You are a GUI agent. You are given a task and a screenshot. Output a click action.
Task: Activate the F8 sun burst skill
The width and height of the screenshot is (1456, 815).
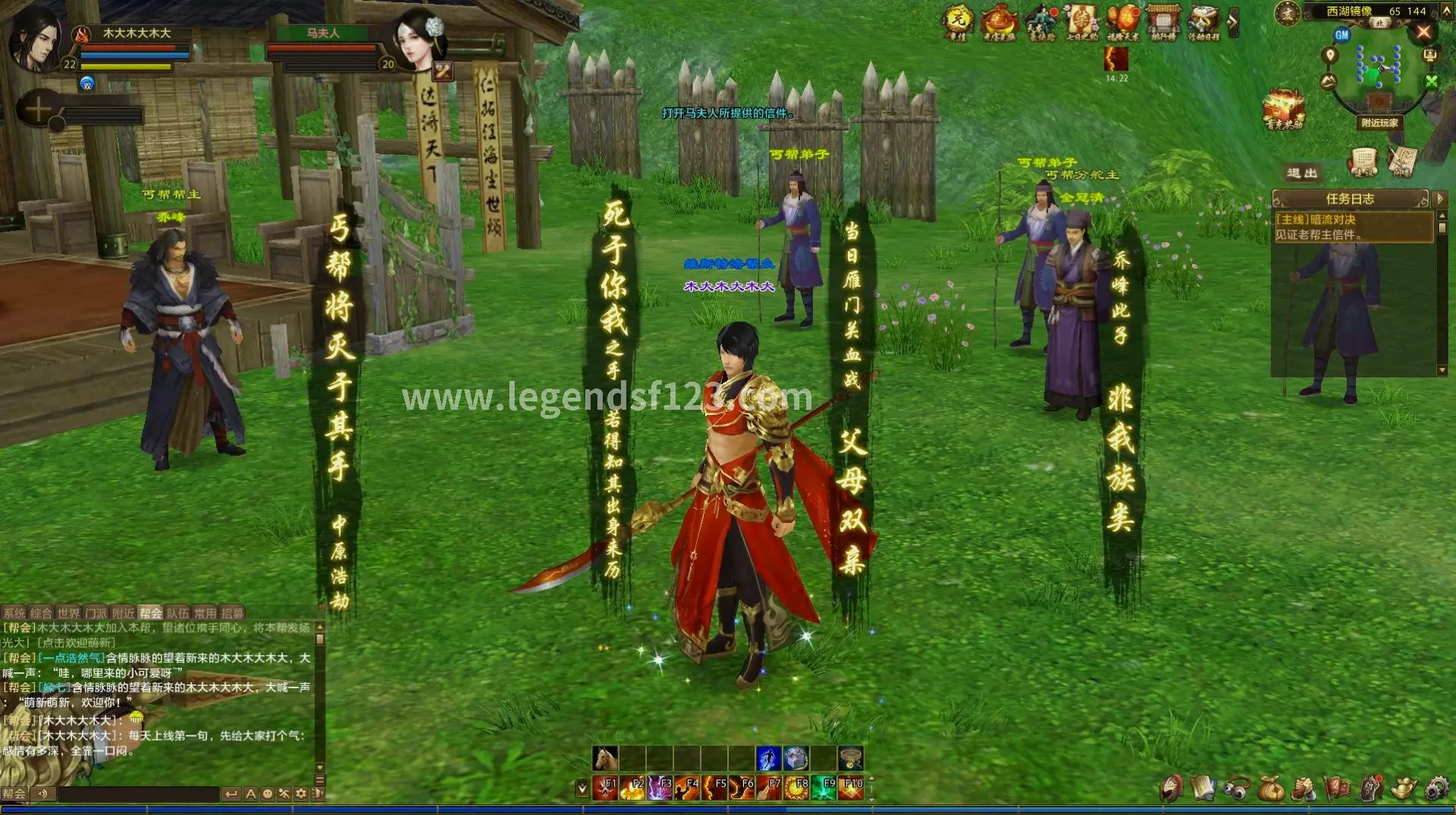(796, 788)
